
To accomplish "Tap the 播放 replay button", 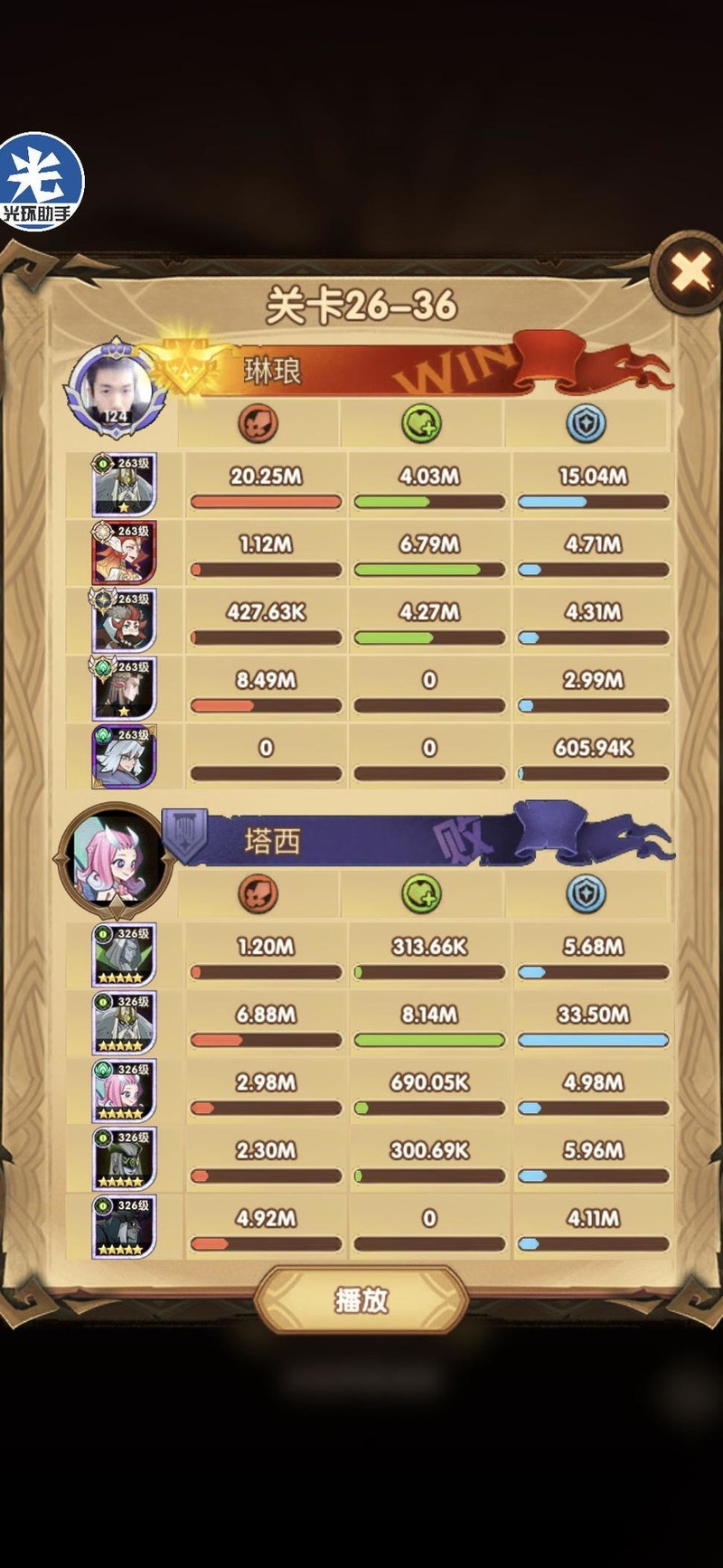I will point(361,1299).
